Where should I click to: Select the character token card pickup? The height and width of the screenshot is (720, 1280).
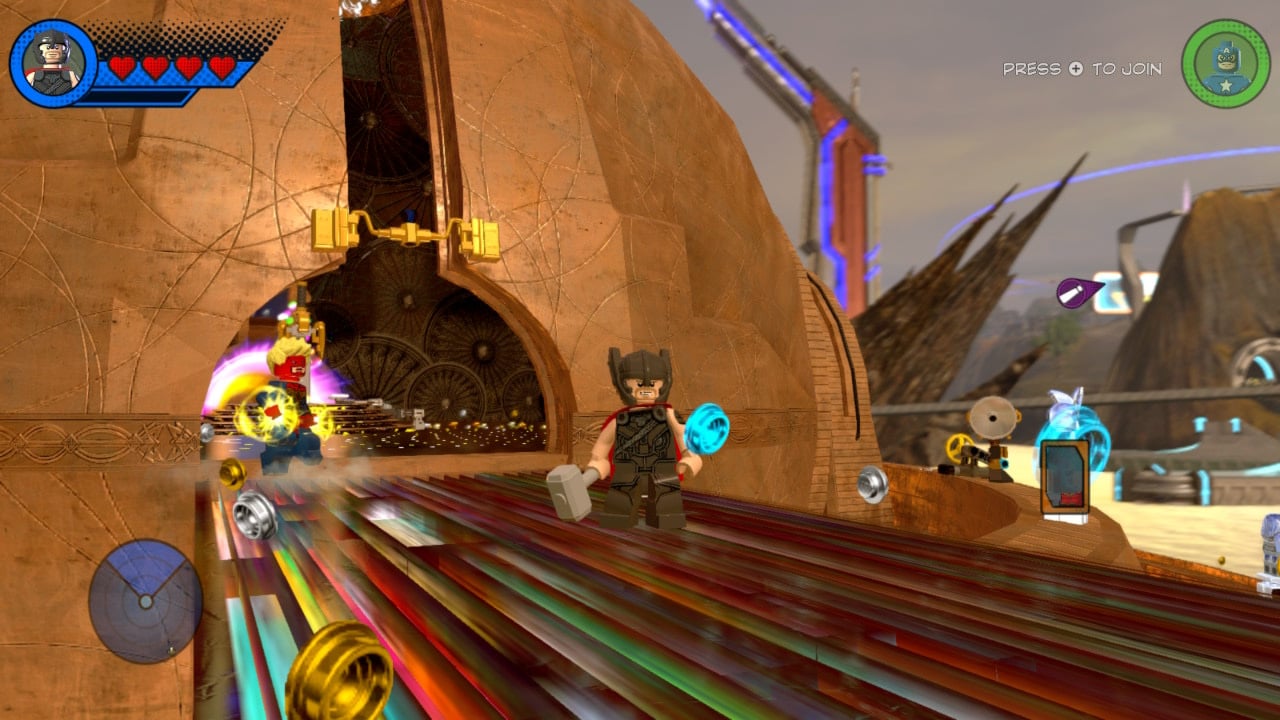tap(1064, 478)
